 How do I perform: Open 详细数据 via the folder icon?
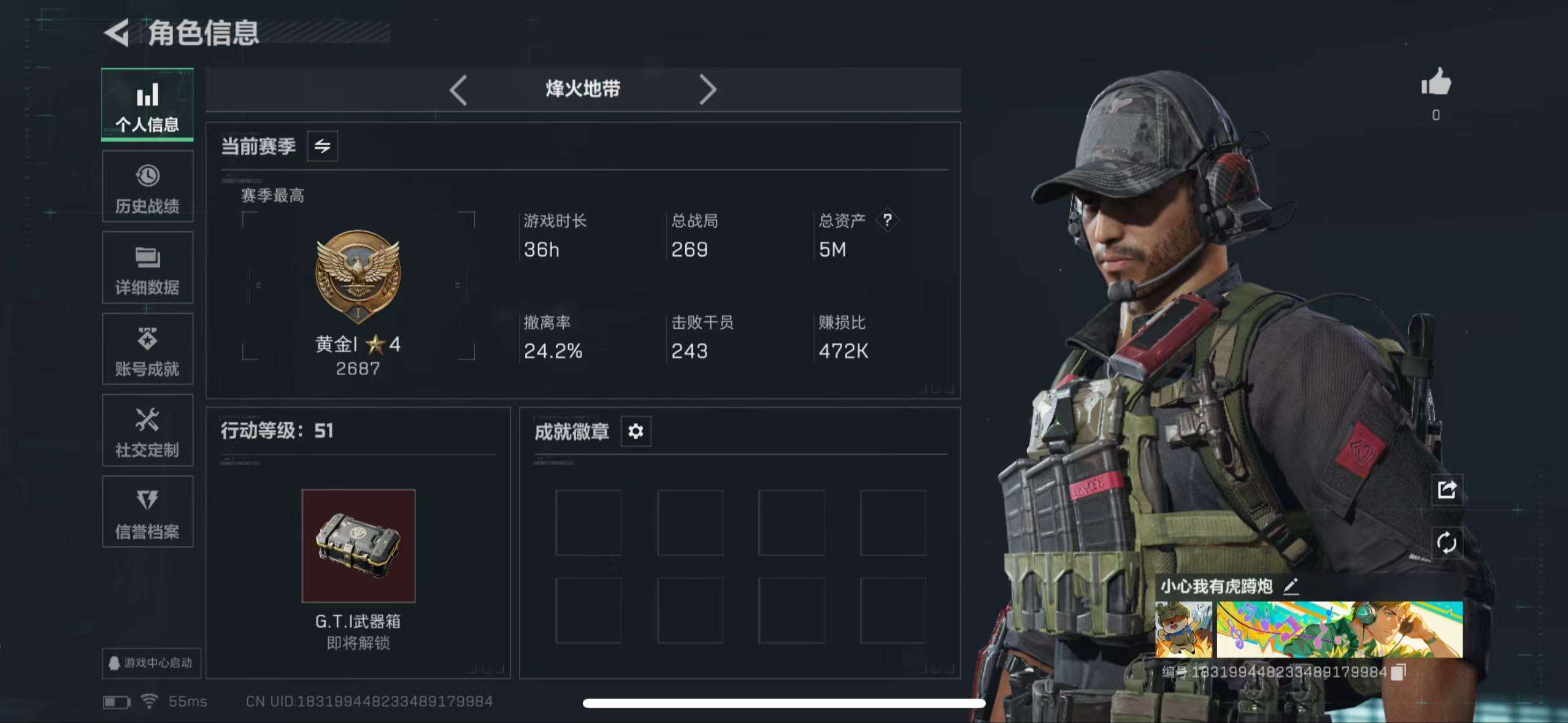(x=147, y=259)
